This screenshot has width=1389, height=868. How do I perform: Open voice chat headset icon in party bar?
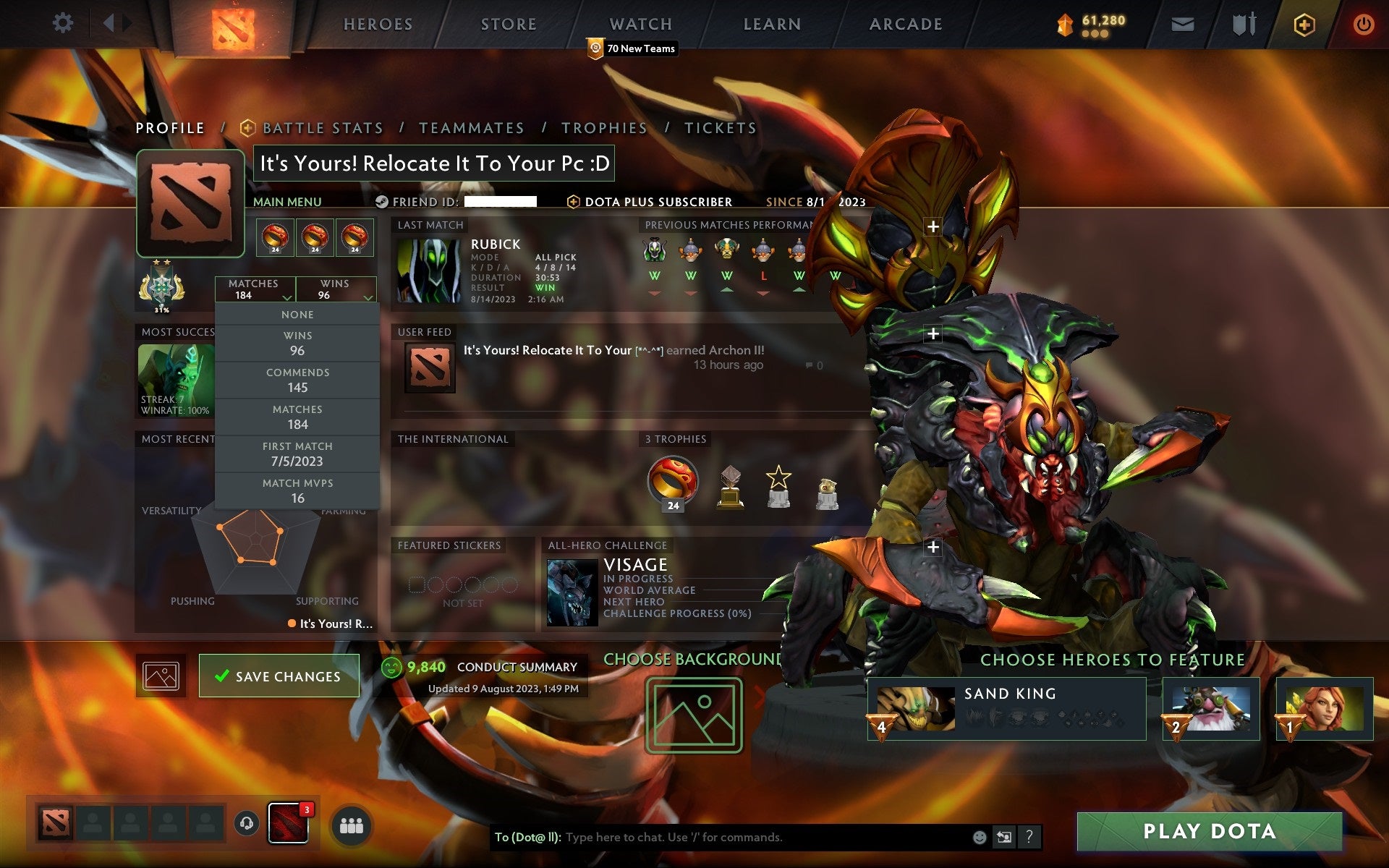click(x=246, y=822)
